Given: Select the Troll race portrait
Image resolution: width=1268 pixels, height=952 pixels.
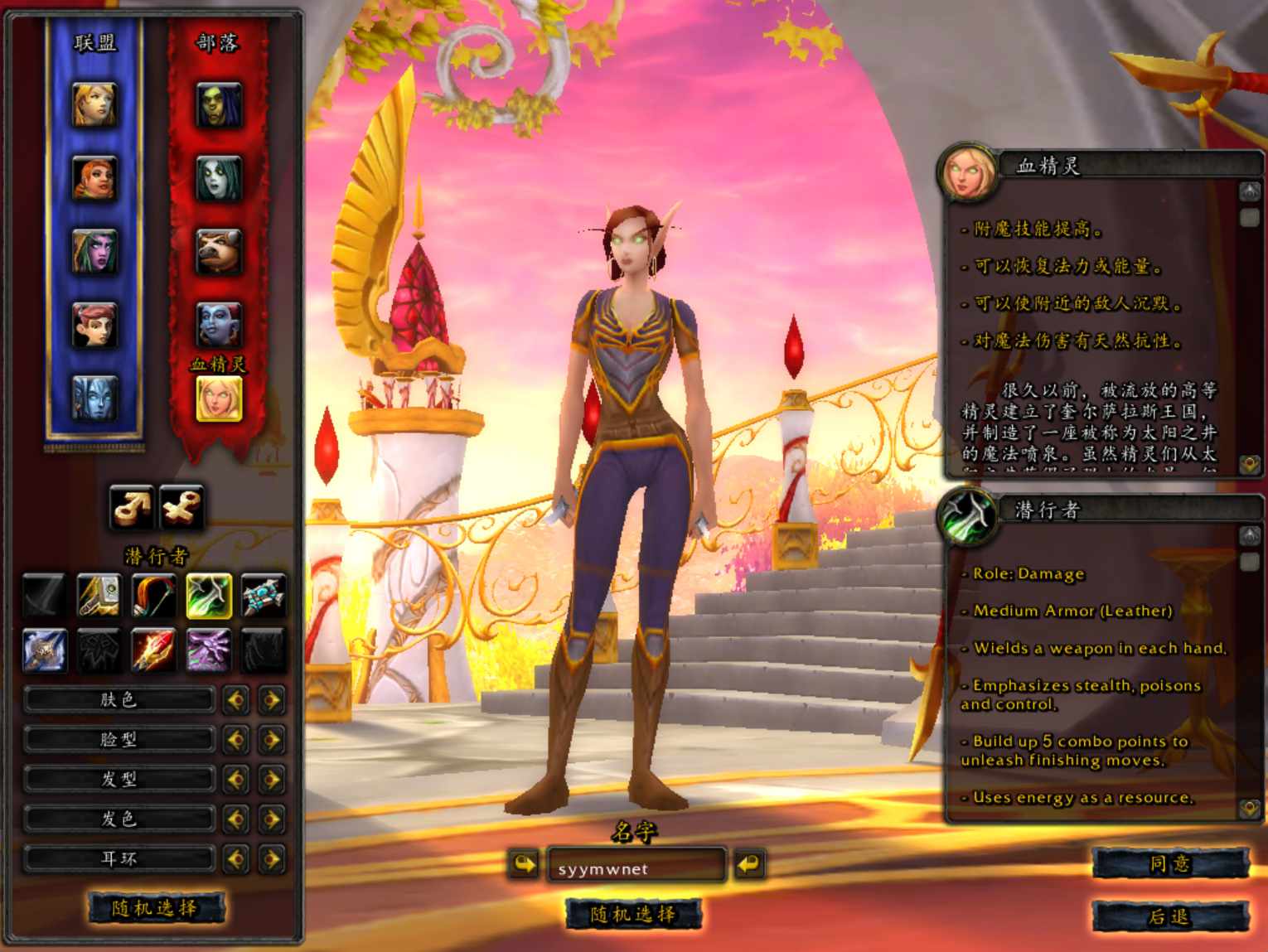Looking at the screenshot, I should (x=219, y=324).
